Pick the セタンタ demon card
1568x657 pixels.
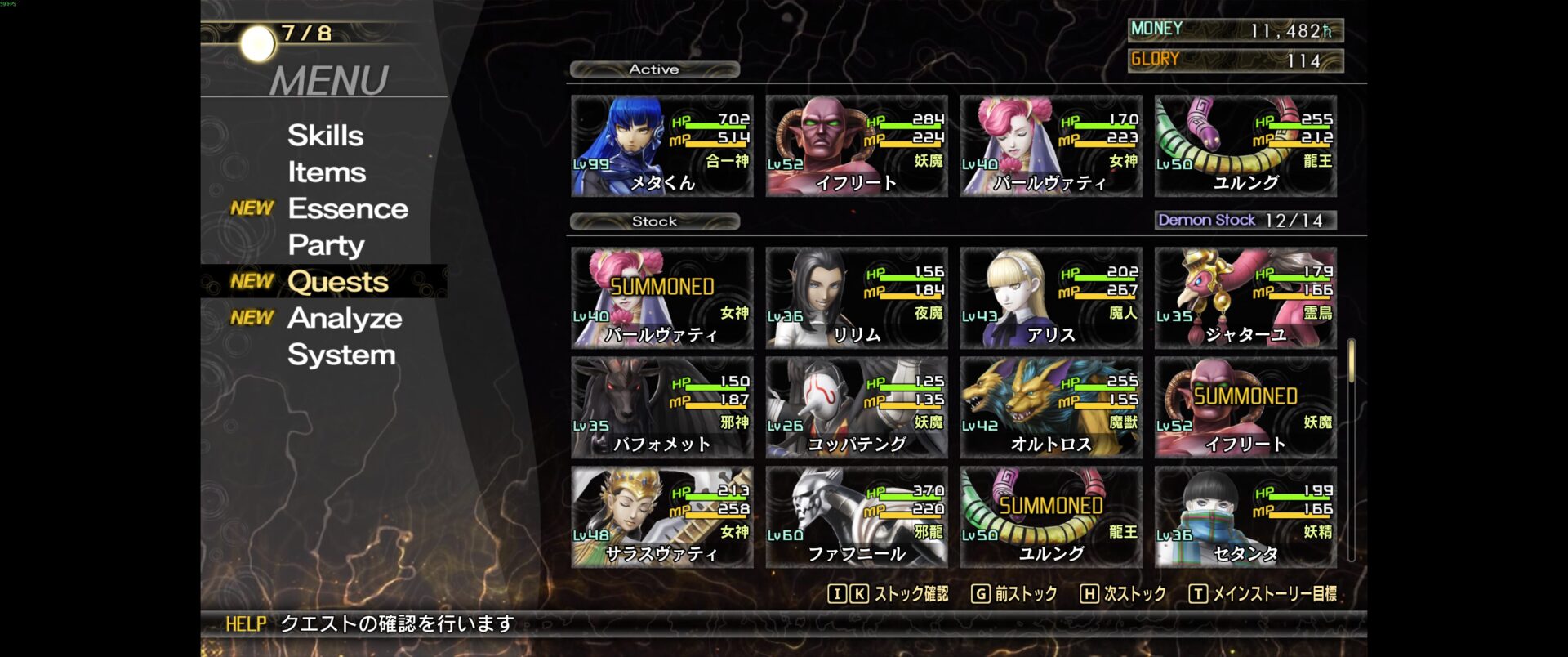(1245, 517)
